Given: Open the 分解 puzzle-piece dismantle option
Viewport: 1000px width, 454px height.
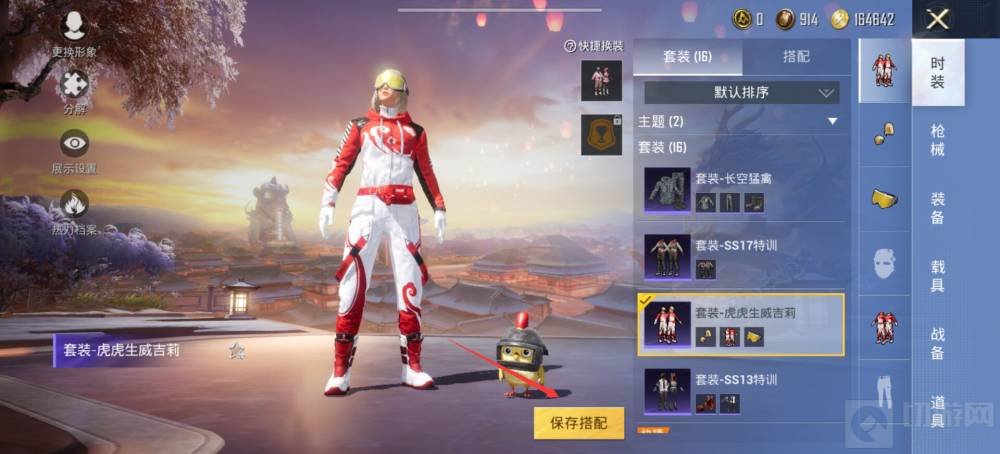Looking at the screenshot, I should coord(74,91).
